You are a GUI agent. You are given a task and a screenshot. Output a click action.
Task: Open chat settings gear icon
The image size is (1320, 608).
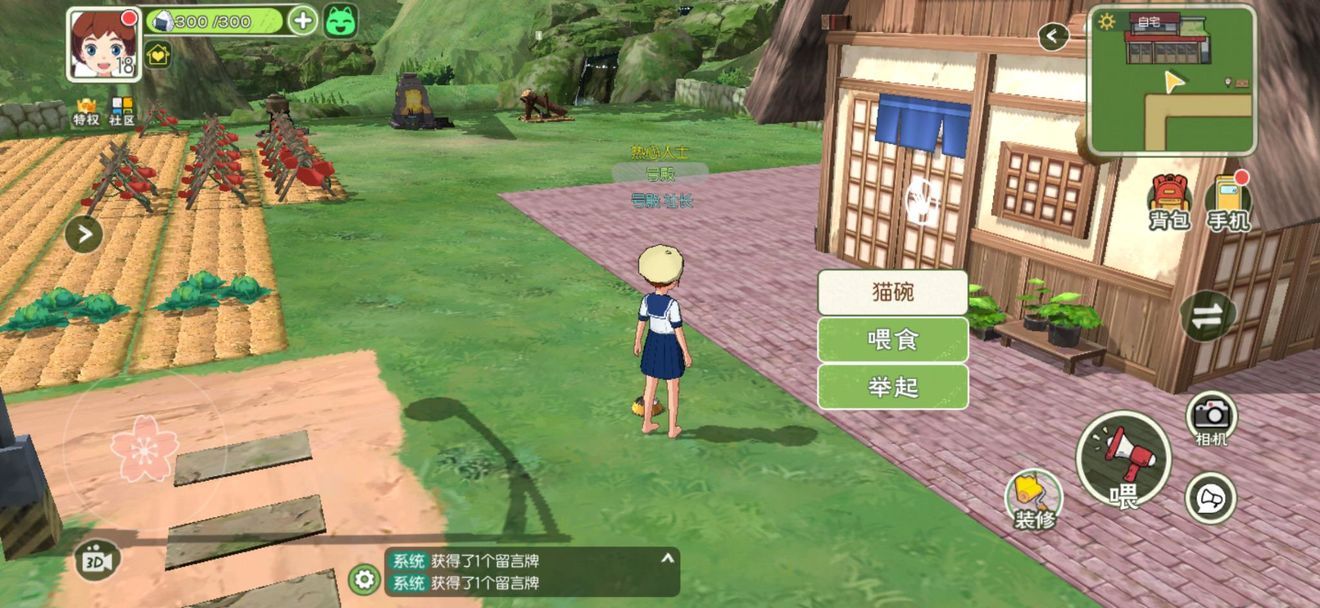tap(364, 579)
